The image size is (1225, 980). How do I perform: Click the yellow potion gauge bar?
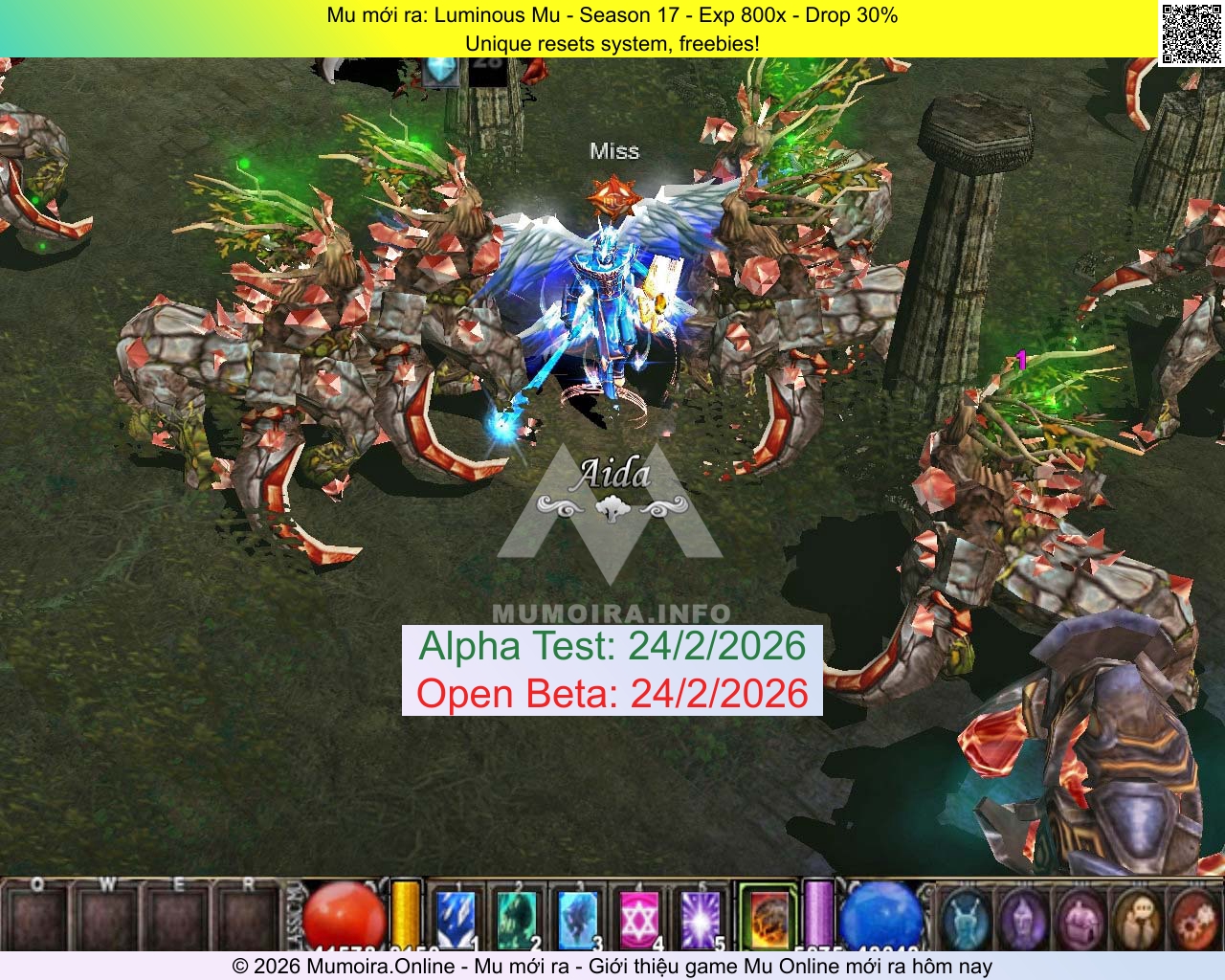(407, 914)
